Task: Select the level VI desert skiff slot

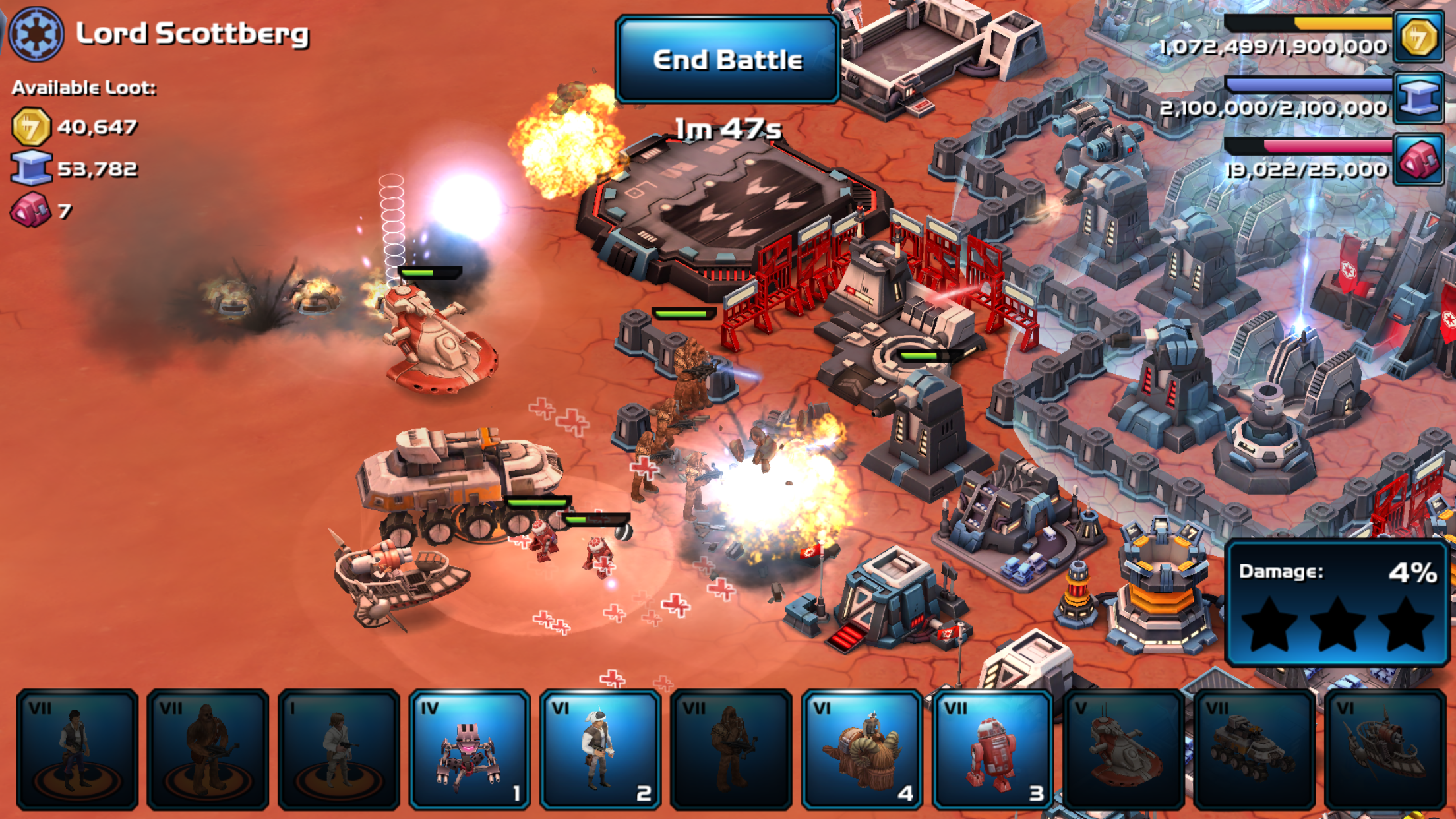Action: click(1384, 749)
